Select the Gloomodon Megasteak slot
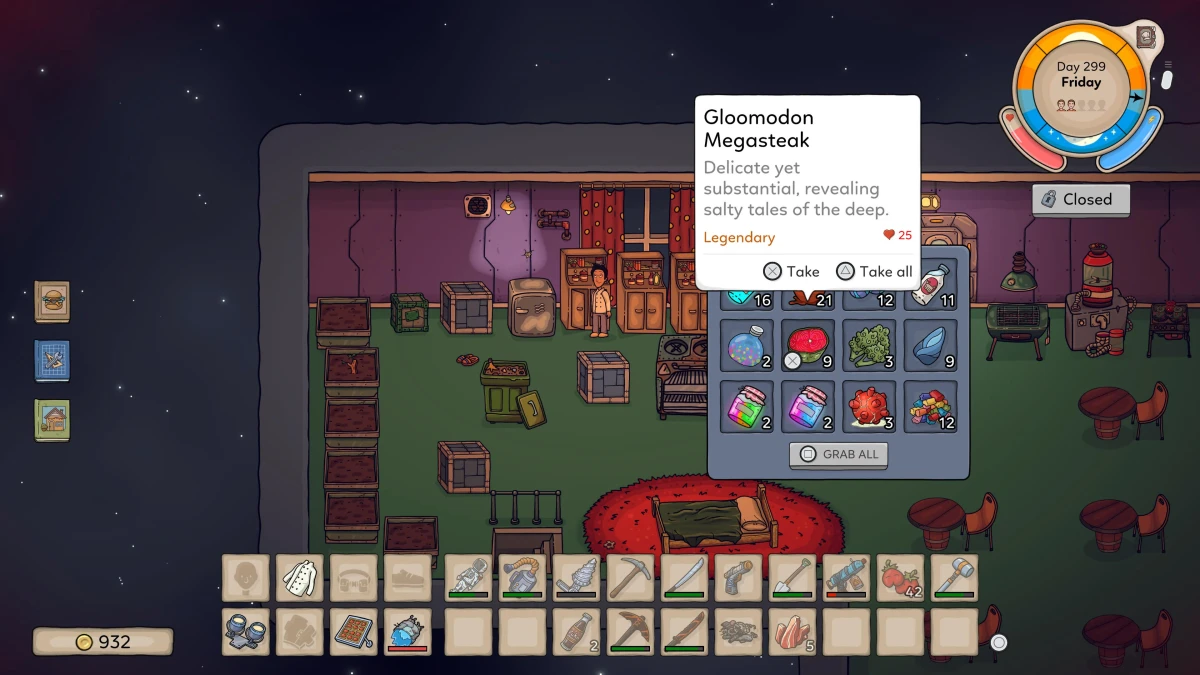This screenshot has height=675, width=1200. [x=808, y=344]
